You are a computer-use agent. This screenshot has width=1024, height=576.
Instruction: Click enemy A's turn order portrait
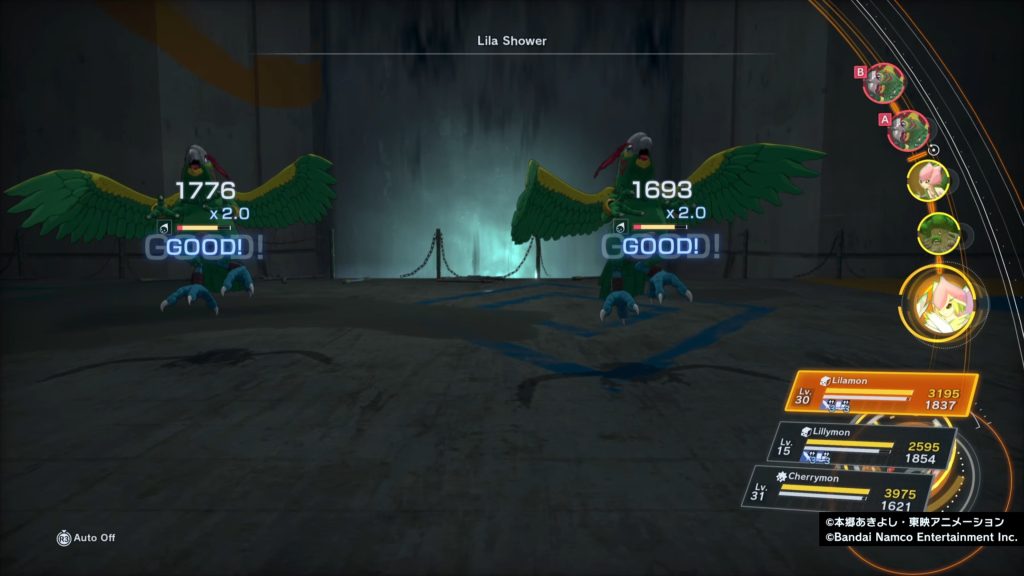908,130
